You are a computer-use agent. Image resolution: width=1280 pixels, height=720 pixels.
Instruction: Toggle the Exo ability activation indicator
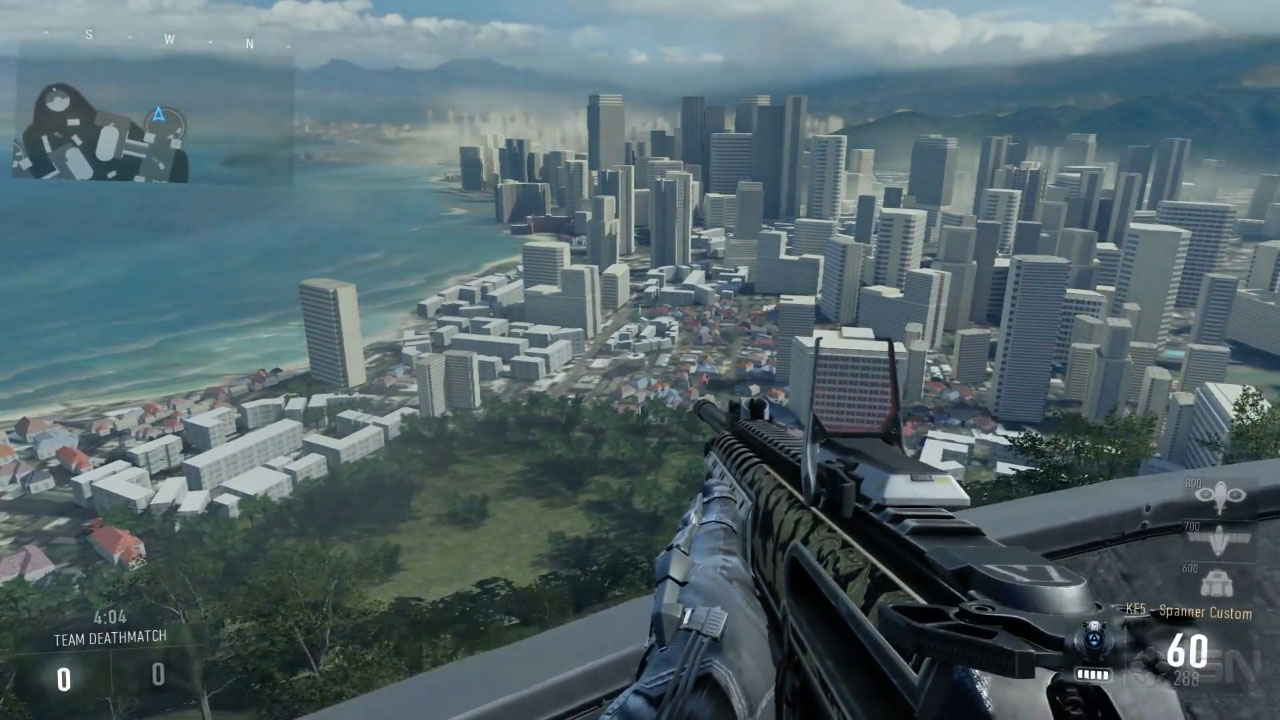tap(1093, 637)
